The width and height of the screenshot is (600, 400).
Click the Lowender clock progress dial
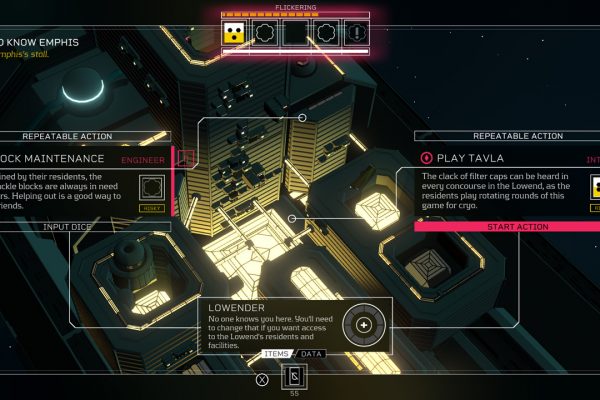pyautogui.click(x=363, y=325)
